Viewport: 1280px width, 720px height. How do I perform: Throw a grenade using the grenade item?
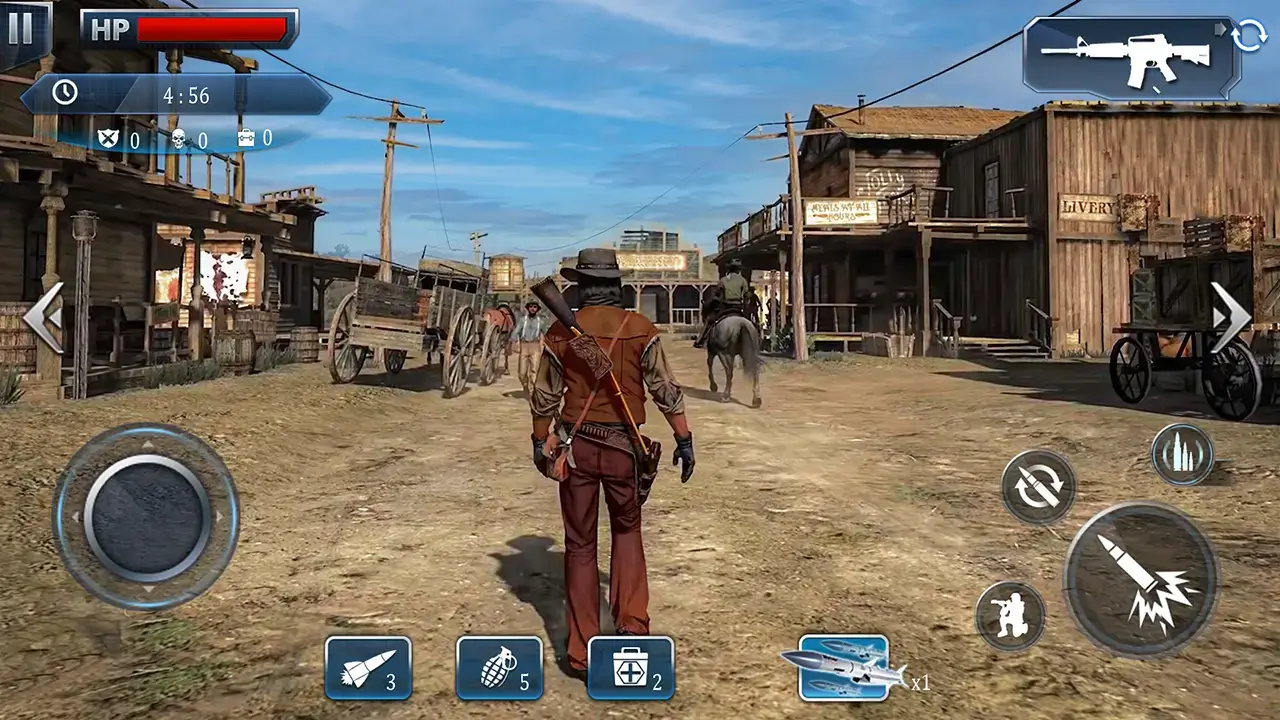(x=497, y=667)
